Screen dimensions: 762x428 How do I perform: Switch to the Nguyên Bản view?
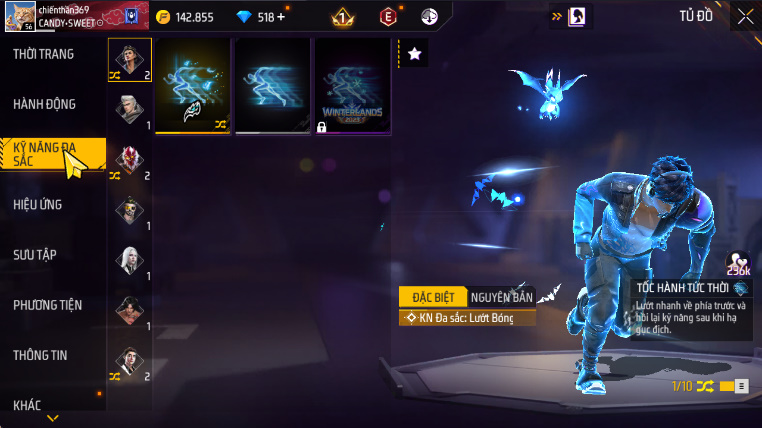click(x=500, y=297)
